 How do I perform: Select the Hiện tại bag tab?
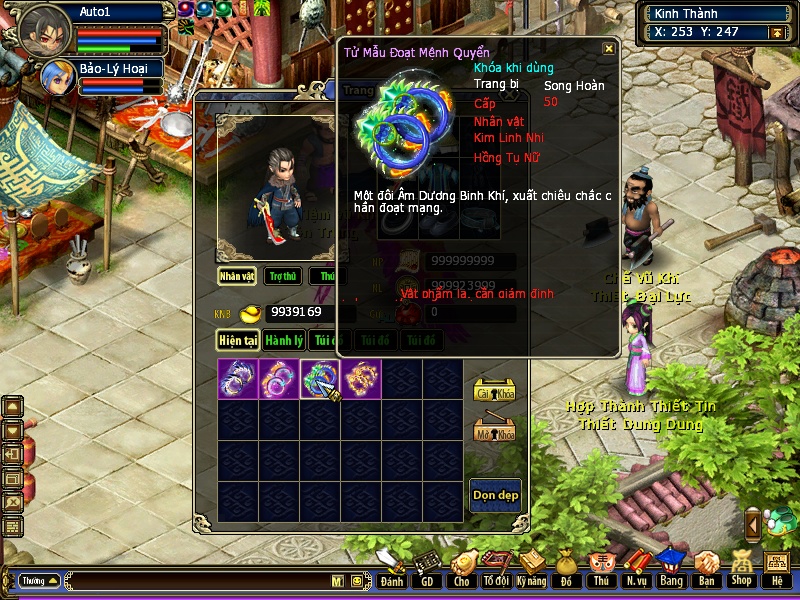(239, 340)
